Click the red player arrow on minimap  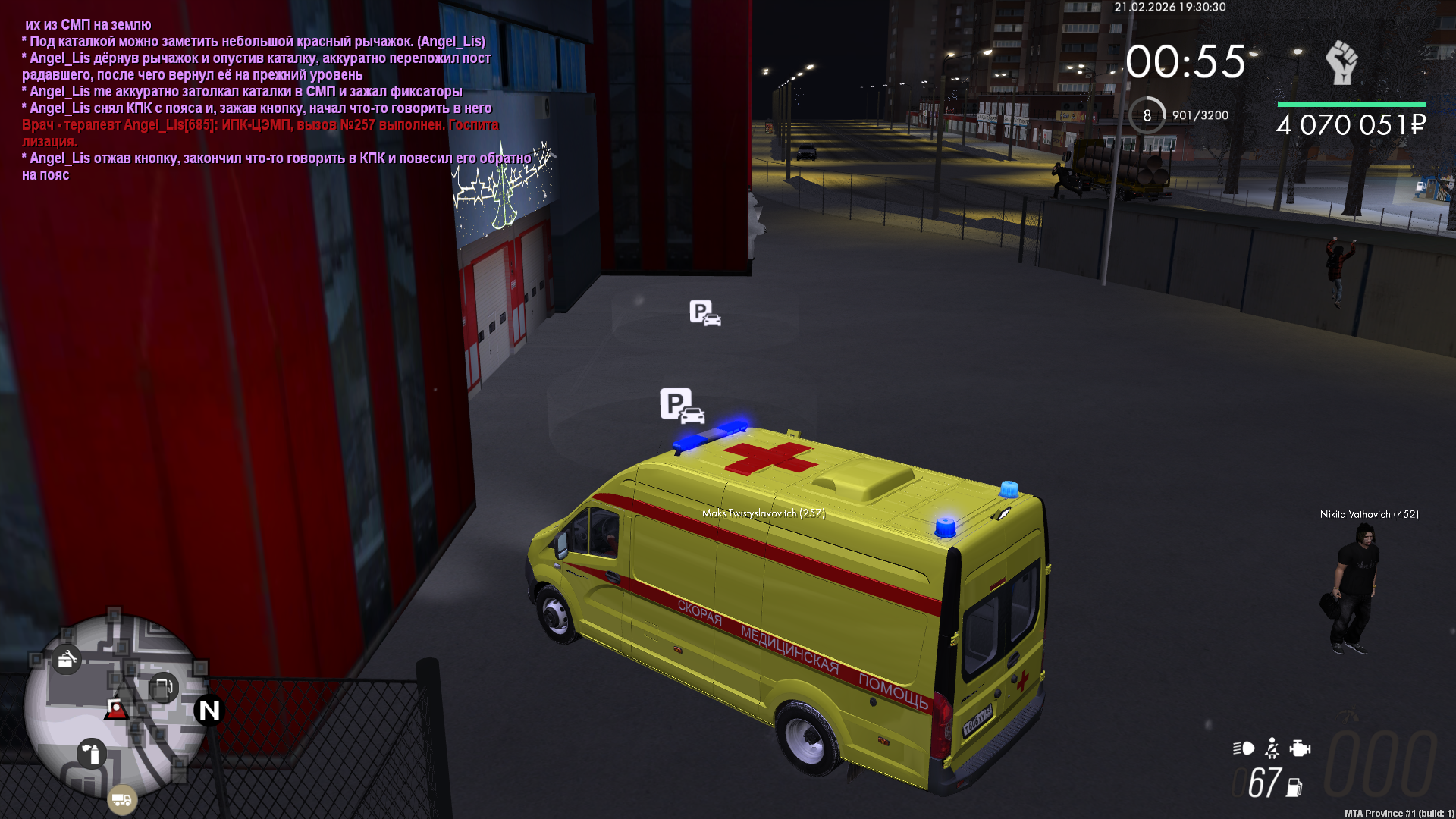click(116, 710)
